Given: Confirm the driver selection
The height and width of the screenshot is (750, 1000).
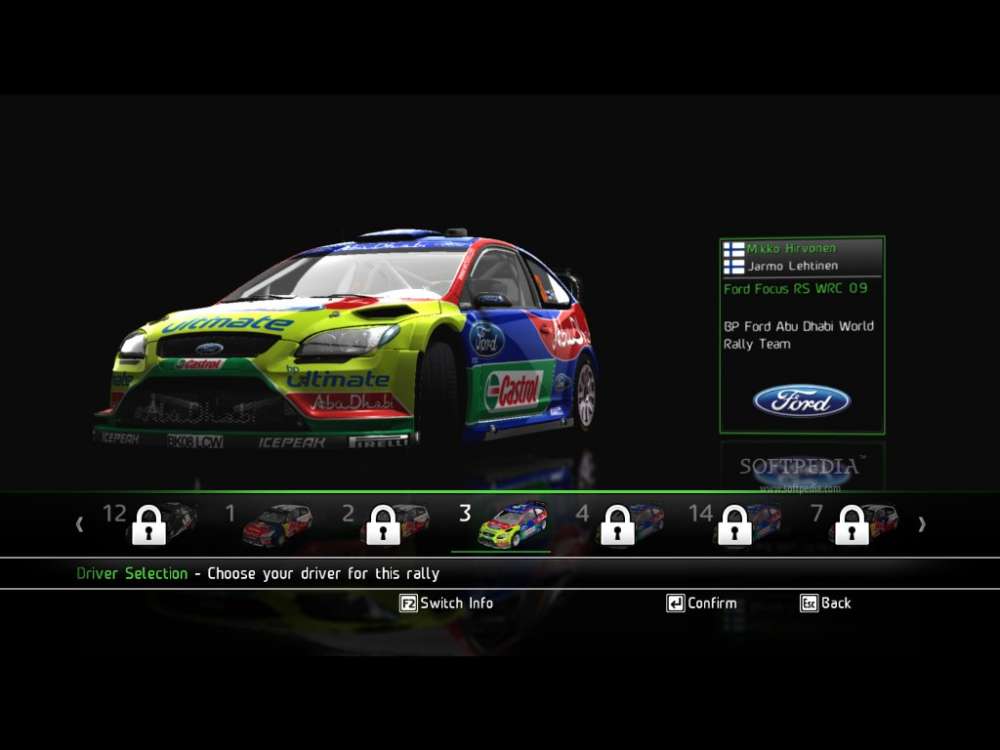Looking at the screenshot, I should coord(702,603).
